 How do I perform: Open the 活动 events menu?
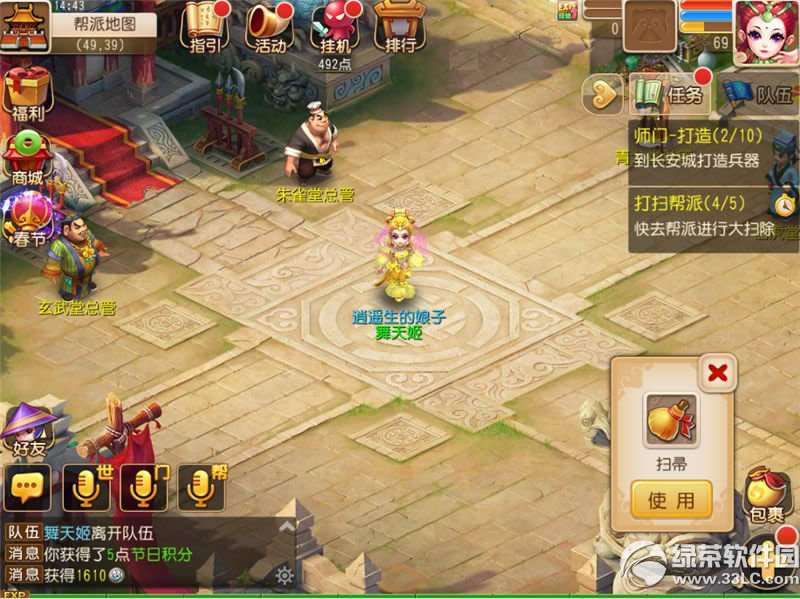coord(268,26)
